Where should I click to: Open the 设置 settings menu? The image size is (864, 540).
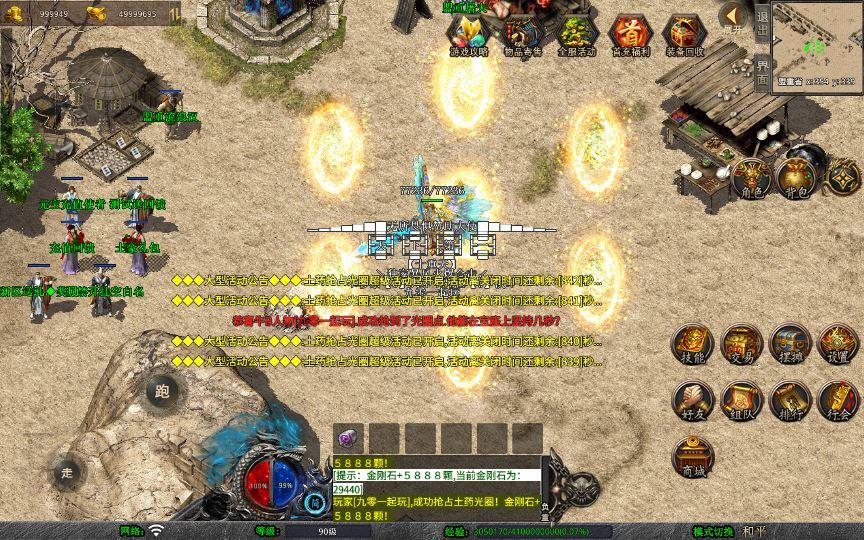coord(838,345)
